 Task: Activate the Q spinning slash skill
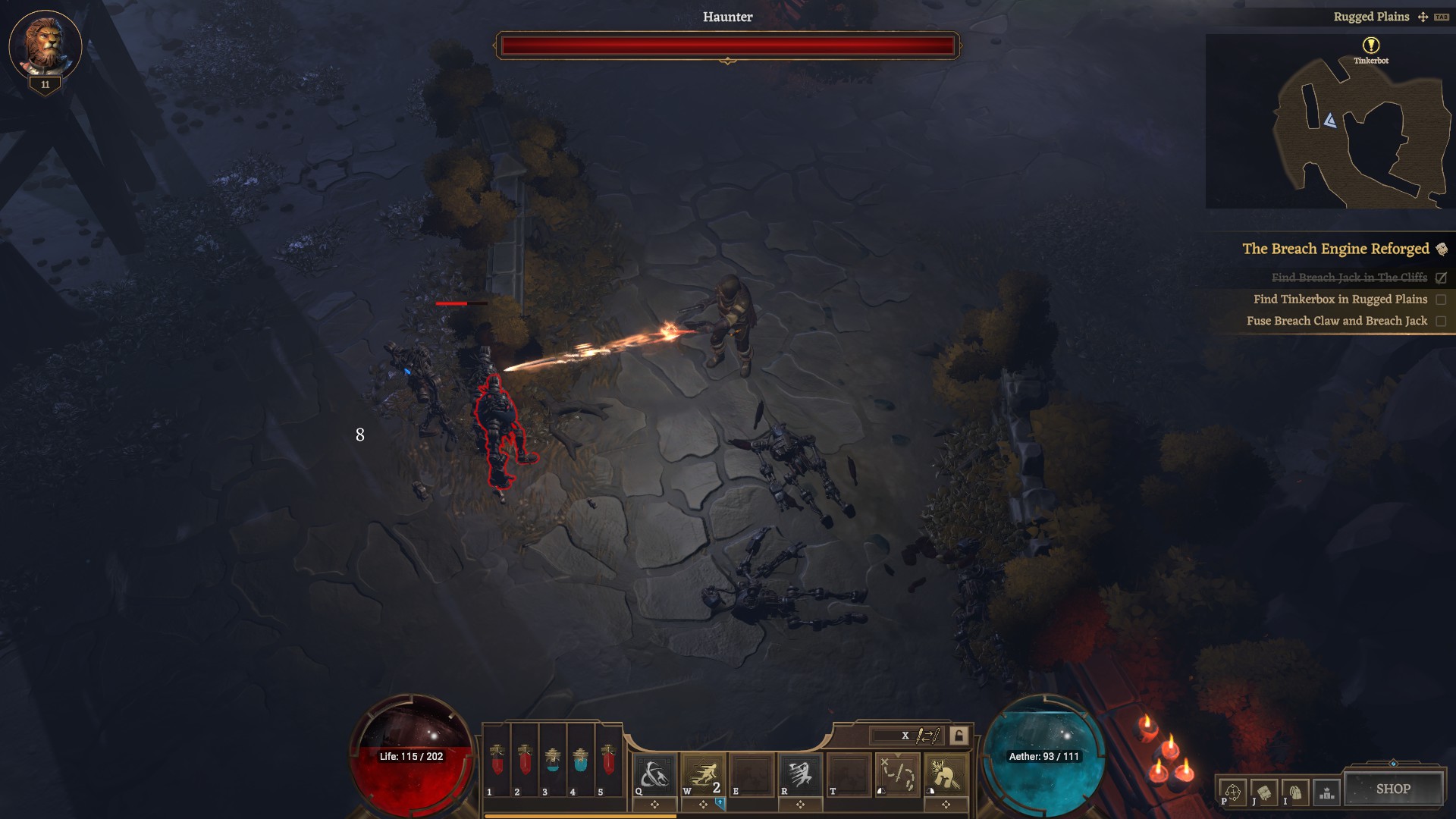pyautogui.click(x=654, y=775)
